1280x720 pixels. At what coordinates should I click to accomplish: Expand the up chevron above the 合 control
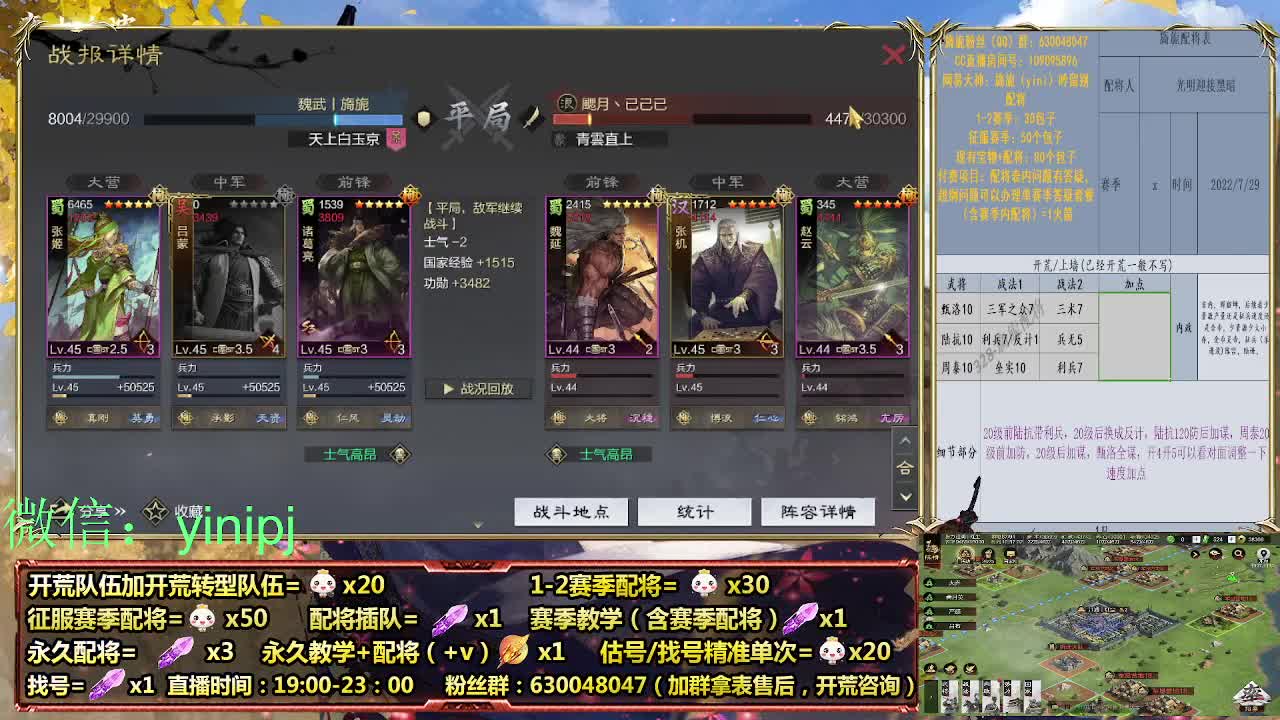(x=906, y=438)
